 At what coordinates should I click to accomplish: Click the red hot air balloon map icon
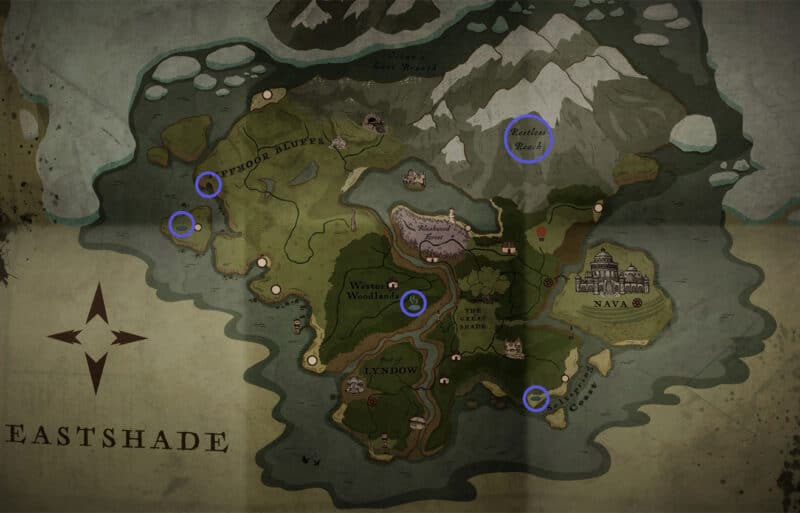pos(541,234)
